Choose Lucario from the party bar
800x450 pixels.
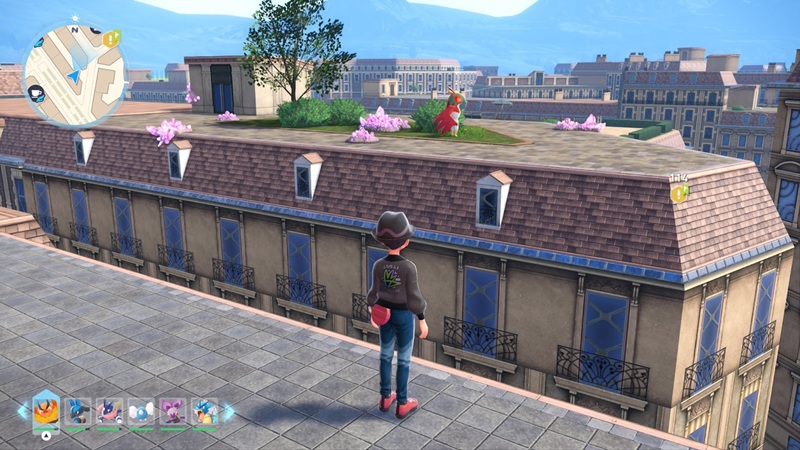(x=77, y=411)
